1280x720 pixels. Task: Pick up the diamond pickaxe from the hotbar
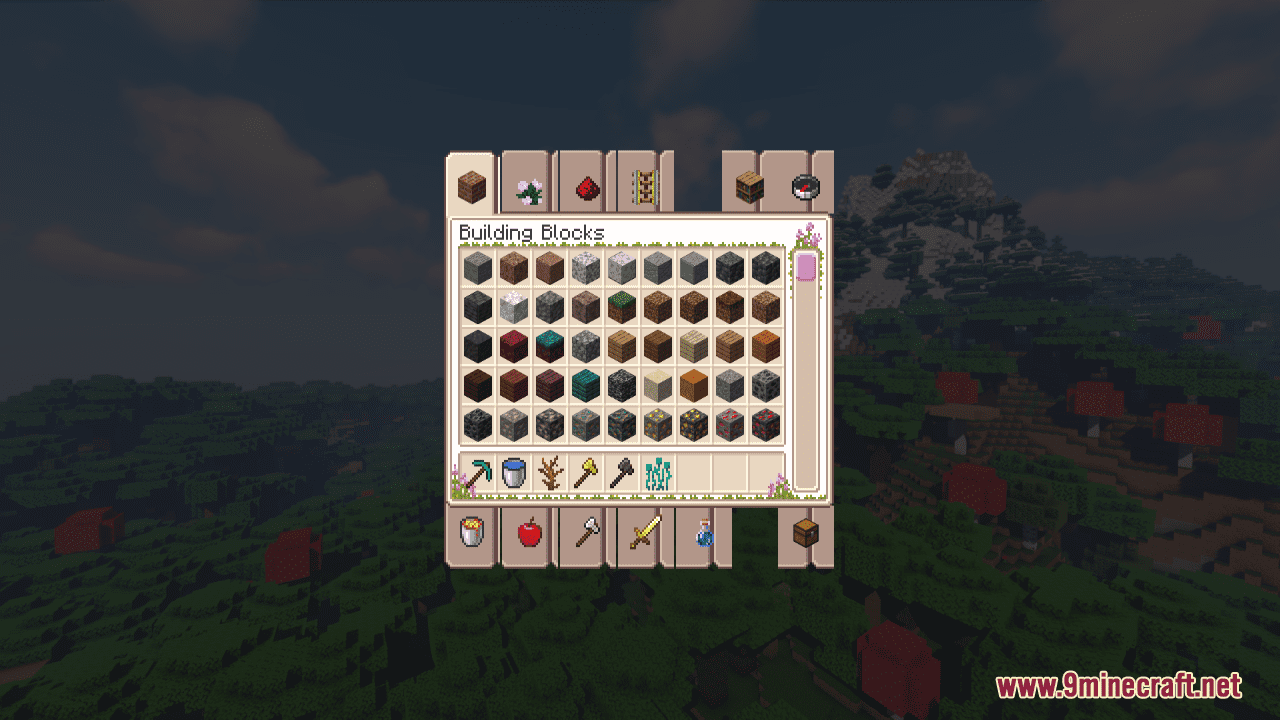(478, 471)
